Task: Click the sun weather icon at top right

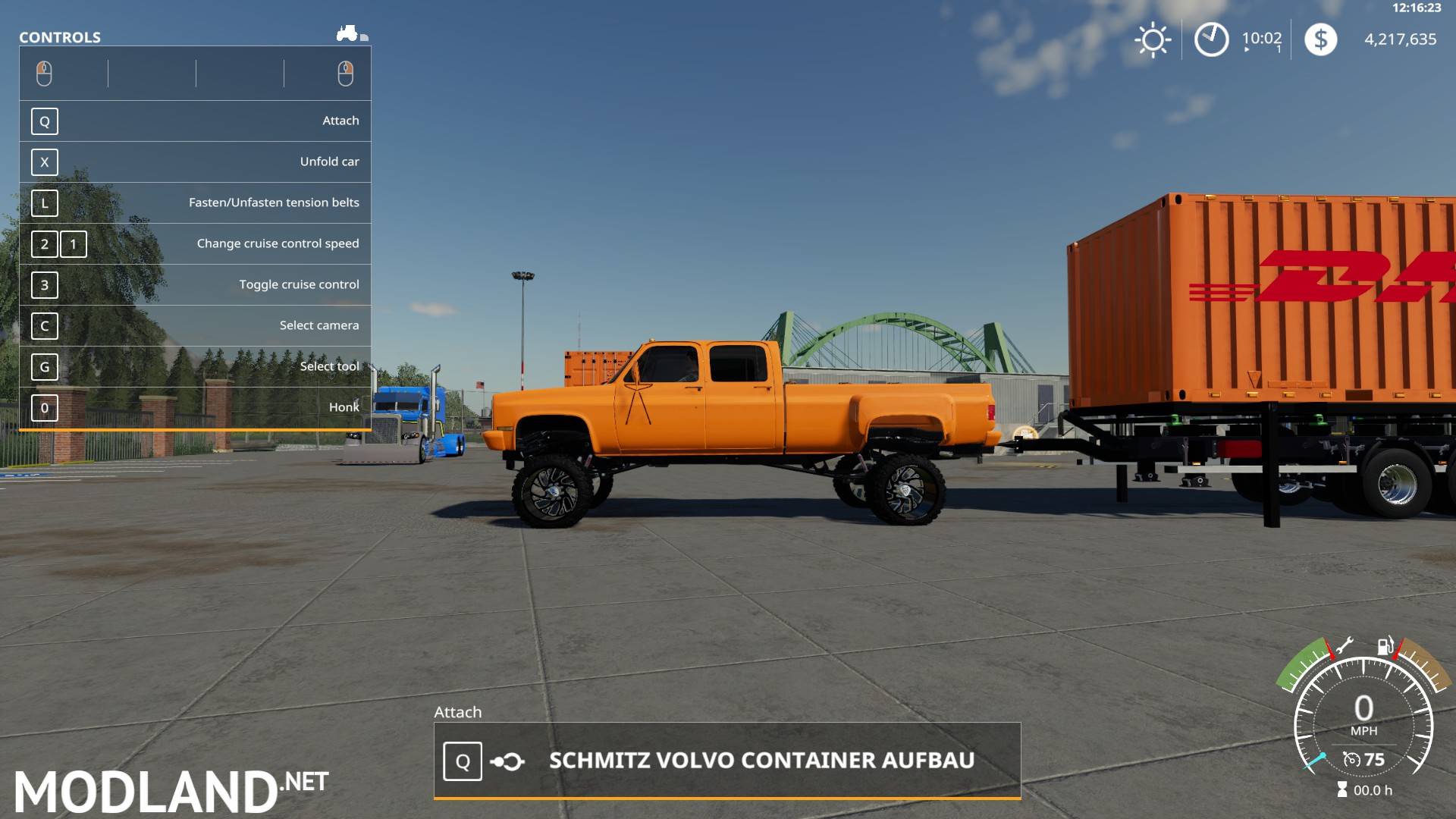Action: tap(1153, 39)
